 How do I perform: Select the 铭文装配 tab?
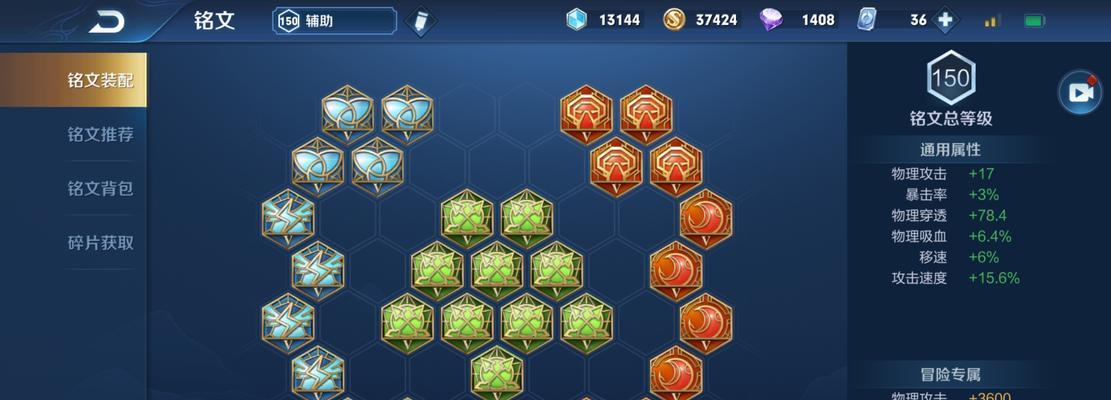tap(99, 81)
